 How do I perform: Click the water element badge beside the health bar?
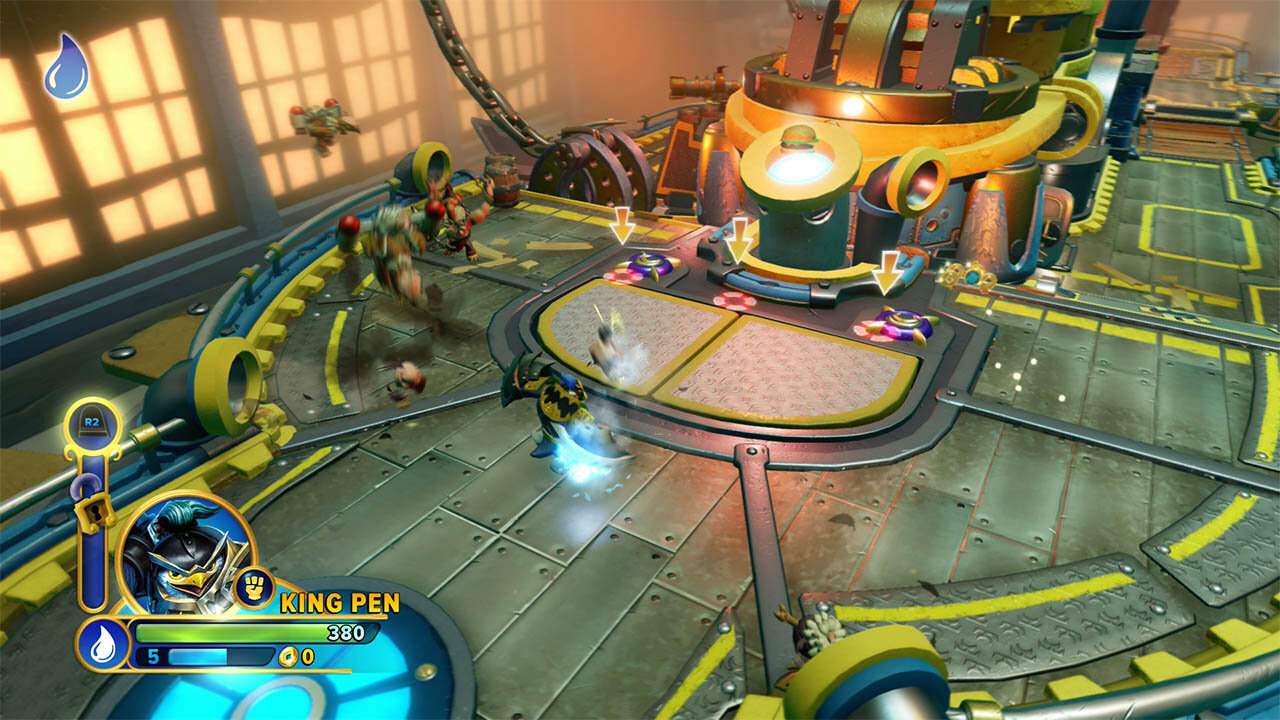click(x=103, y=644)
